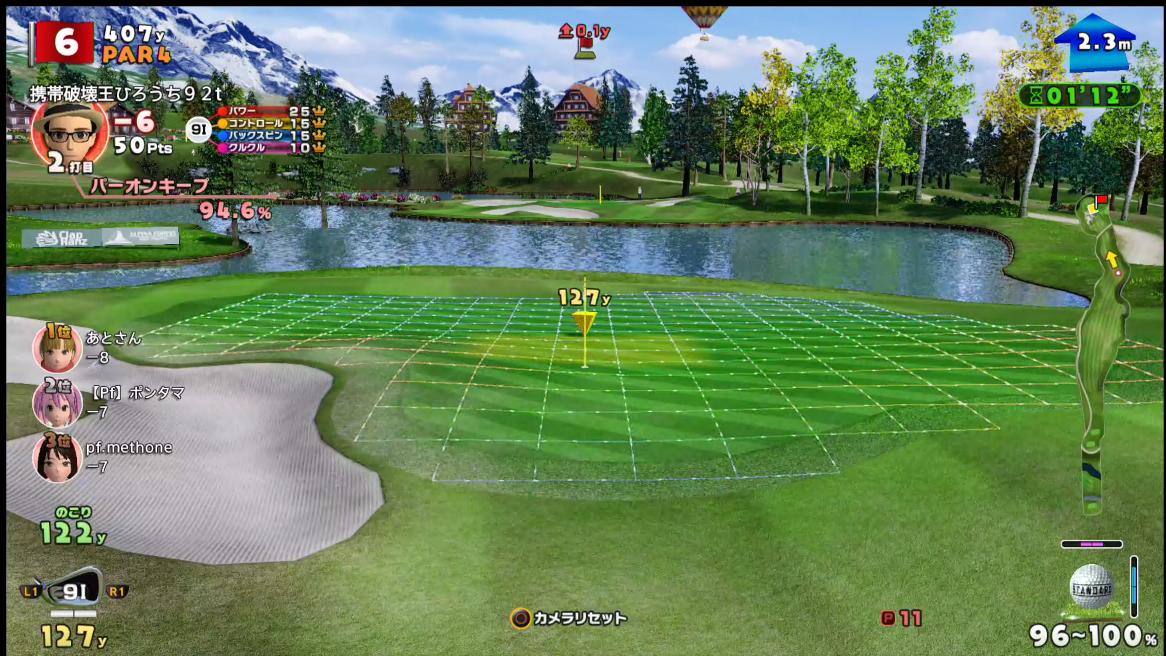Select the 91 club icon
The height and width of the screenshot is (656, 1166).
(x=75, y=589)
